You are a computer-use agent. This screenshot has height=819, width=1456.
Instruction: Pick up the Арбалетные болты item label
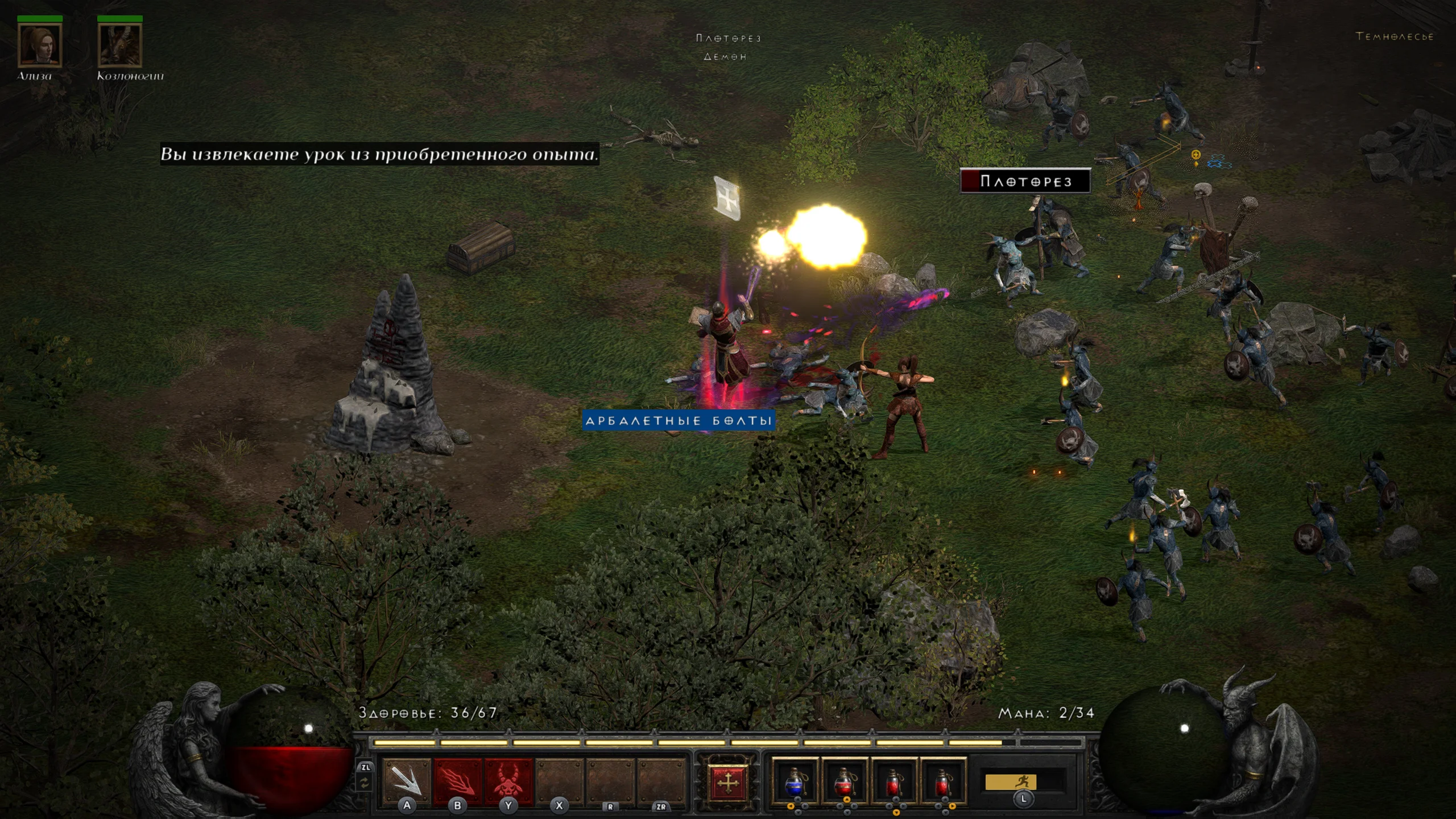(x=679, y=421)
